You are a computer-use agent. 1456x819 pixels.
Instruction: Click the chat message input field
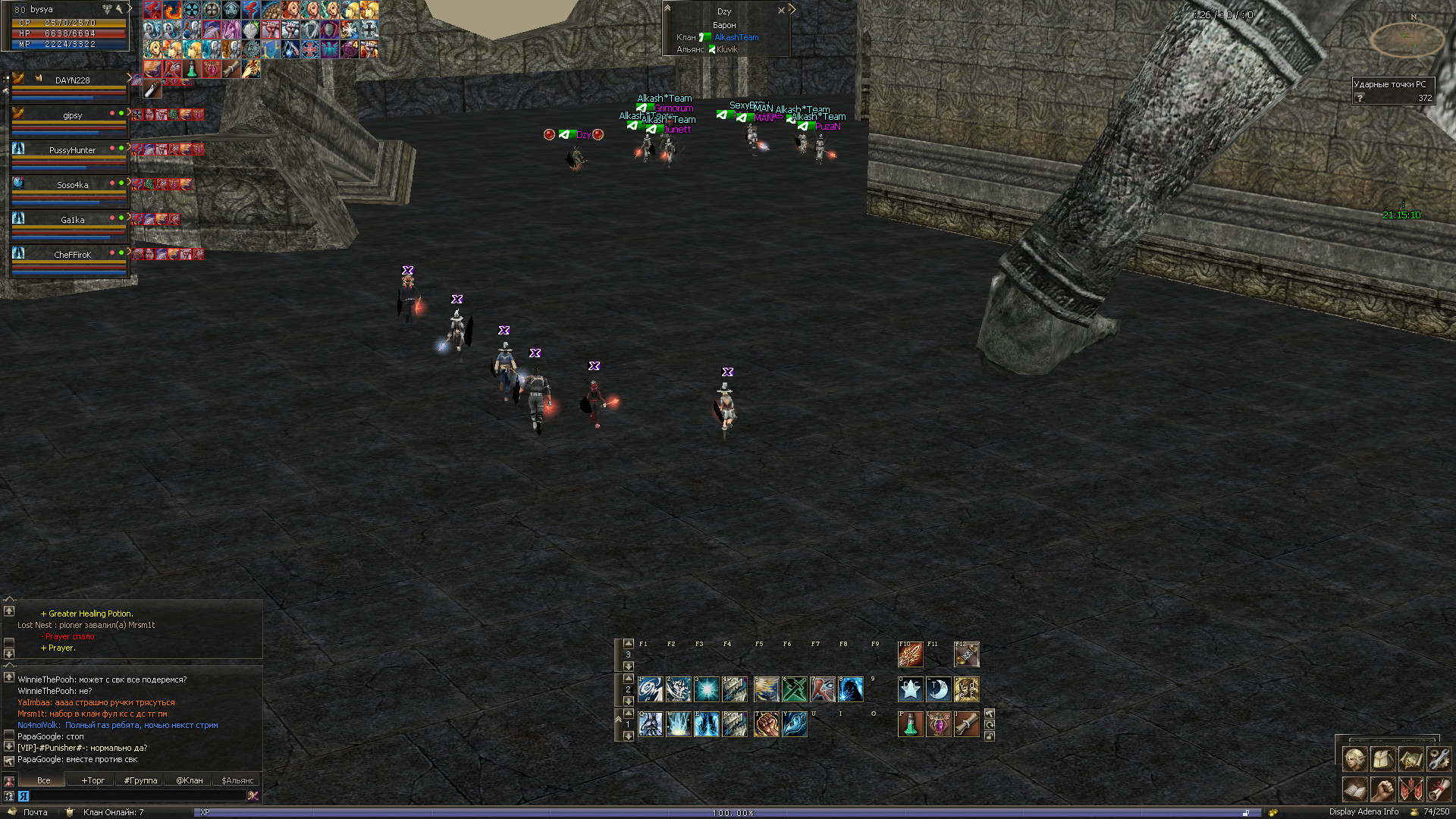(x=136, y=795)
